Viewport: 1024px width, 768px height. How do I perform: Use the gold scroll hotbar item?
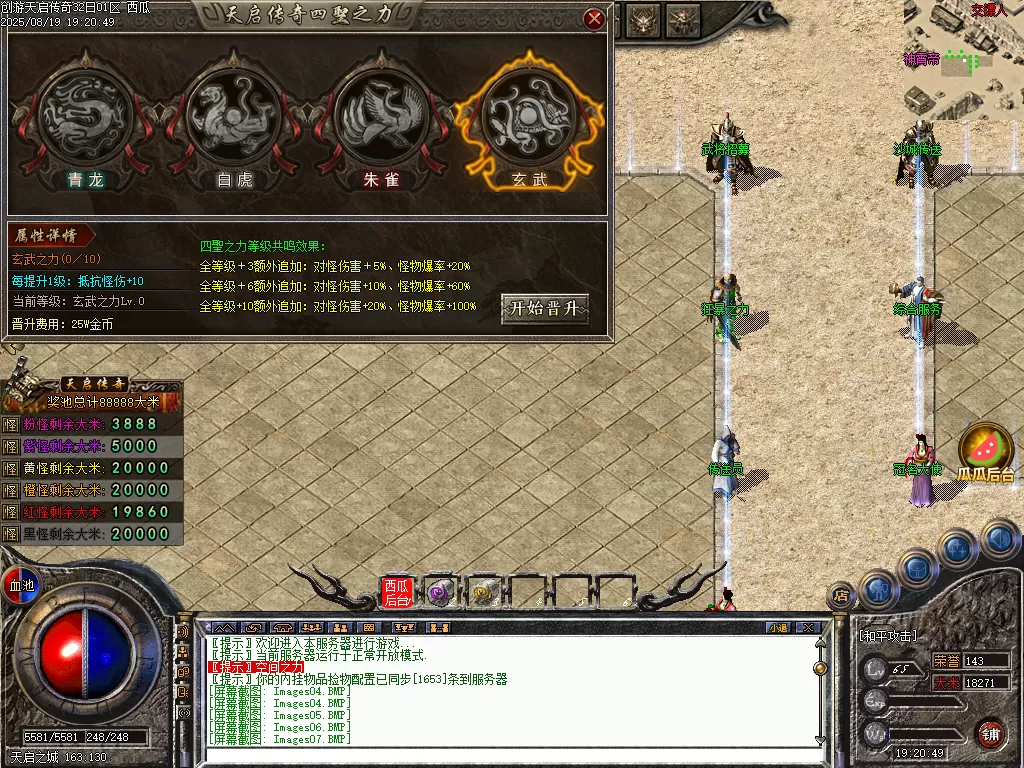(x=484, y=592)
